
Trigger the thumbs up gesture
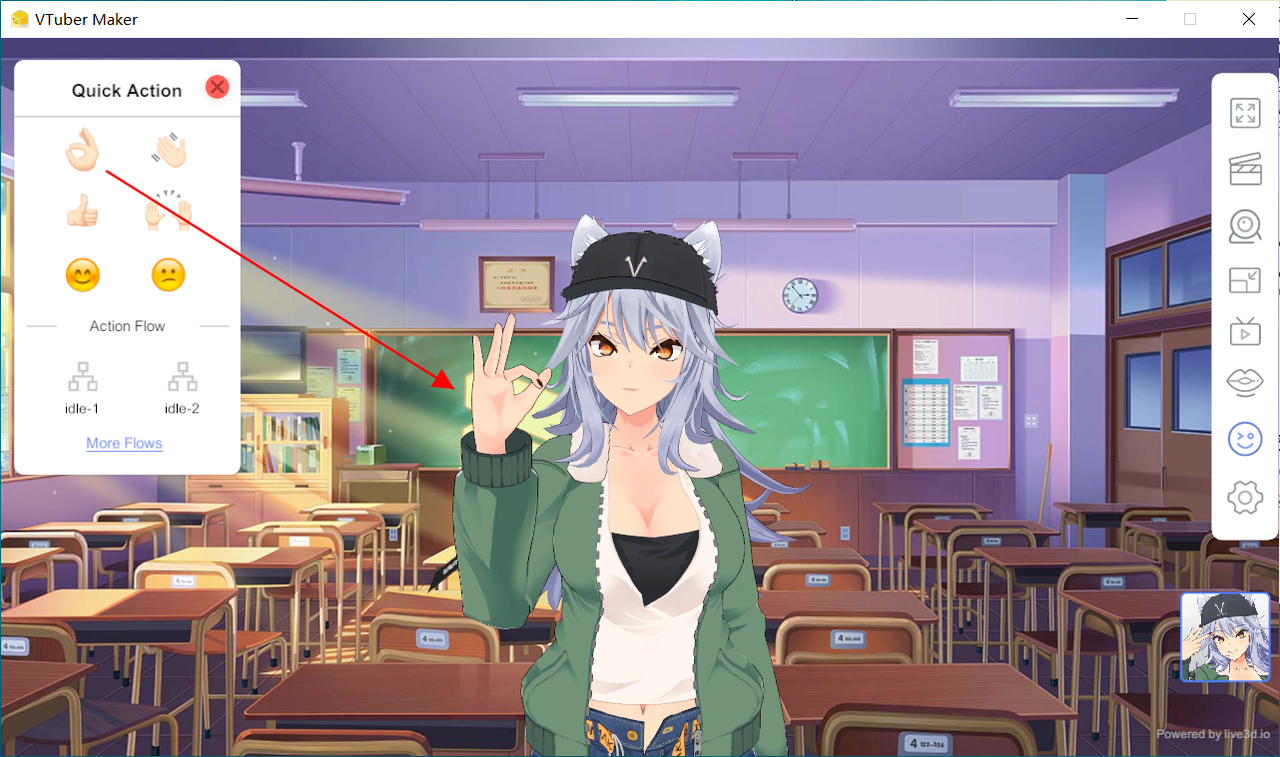click(x=83, y=210)
